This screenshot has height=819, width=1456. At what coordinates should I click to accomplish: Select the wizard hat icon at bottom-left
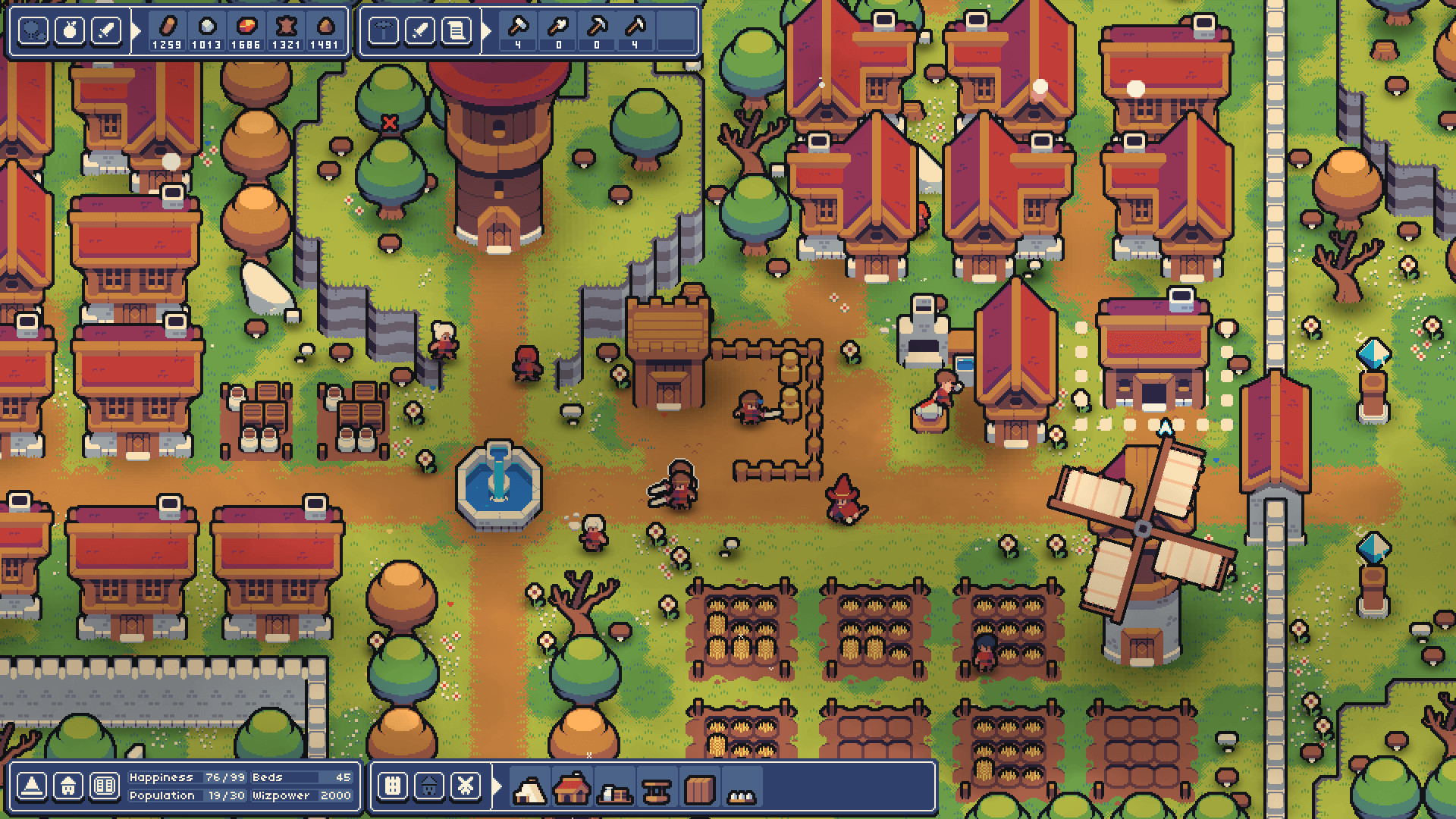tap(32, 786)
